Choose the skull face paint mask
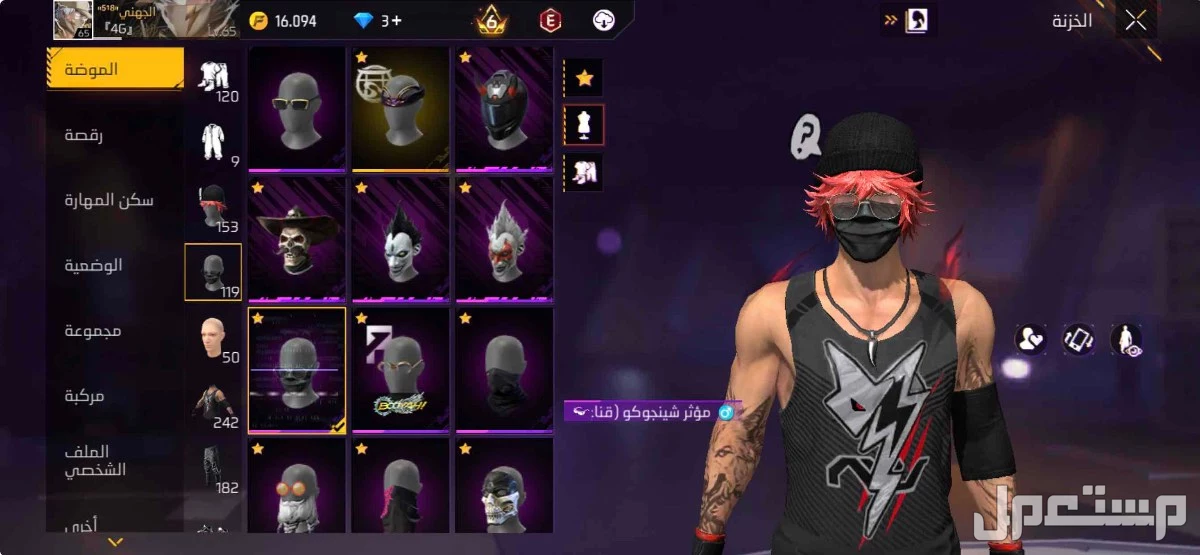The width and height of the screenshot is (1200, 555). [504, 488]
